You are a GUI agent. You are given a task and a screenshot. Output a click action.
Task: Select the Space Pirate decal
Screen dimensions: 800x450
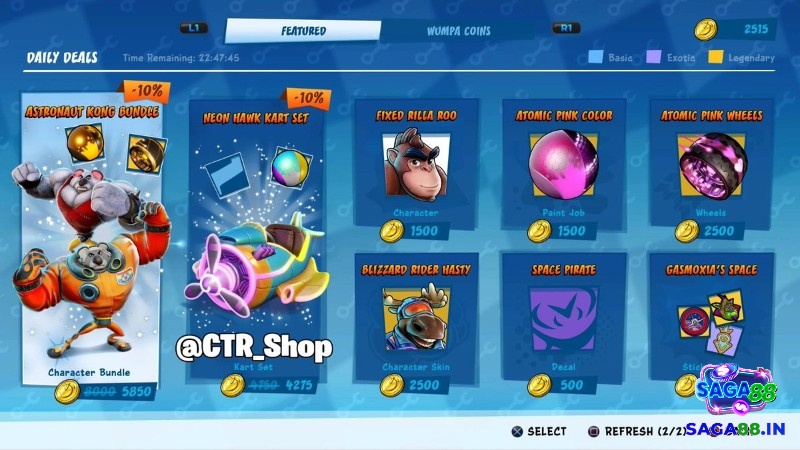click(x=564, y=322)
